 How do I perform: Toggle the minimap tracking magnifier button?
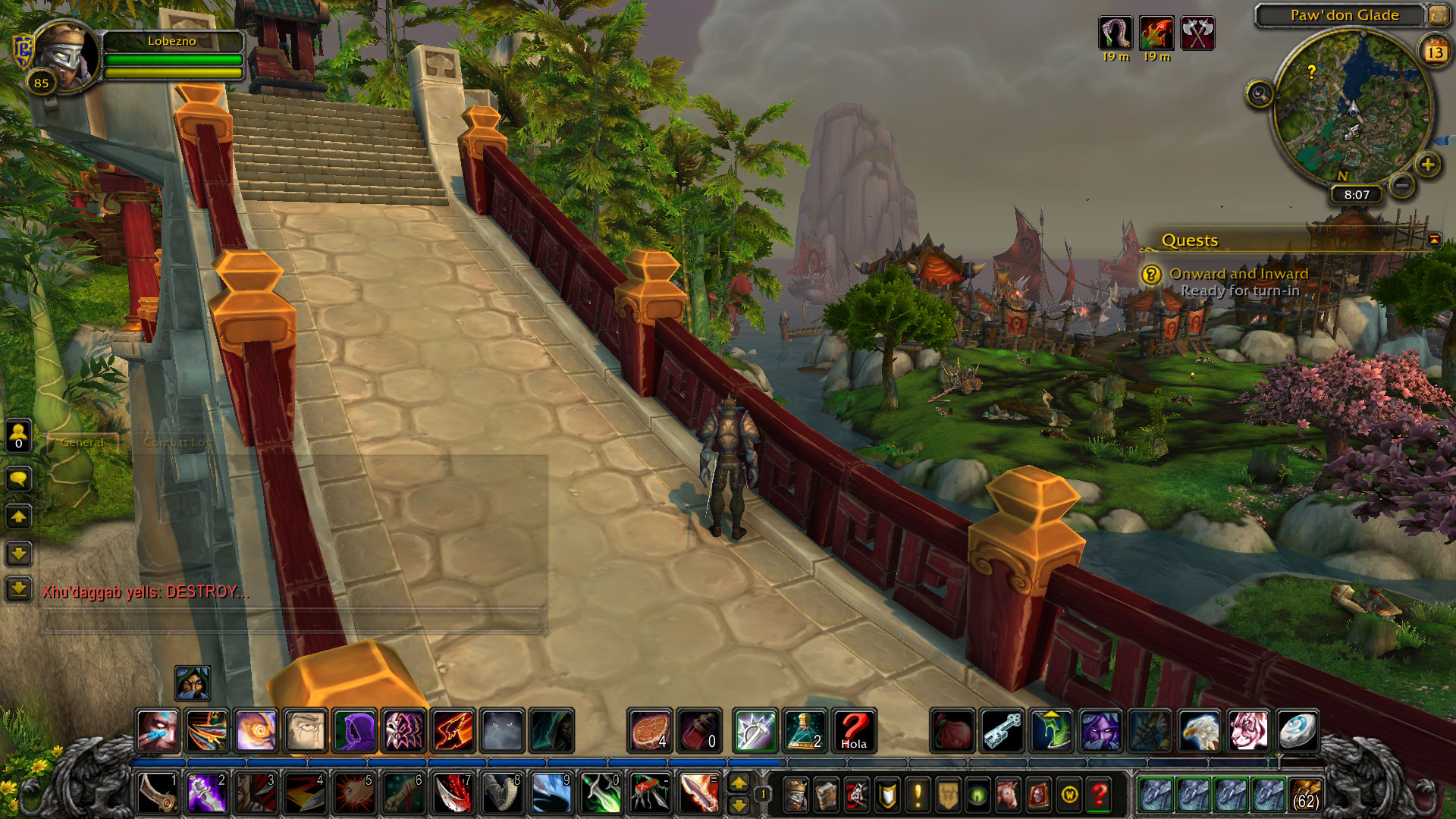click(1260, 94)
